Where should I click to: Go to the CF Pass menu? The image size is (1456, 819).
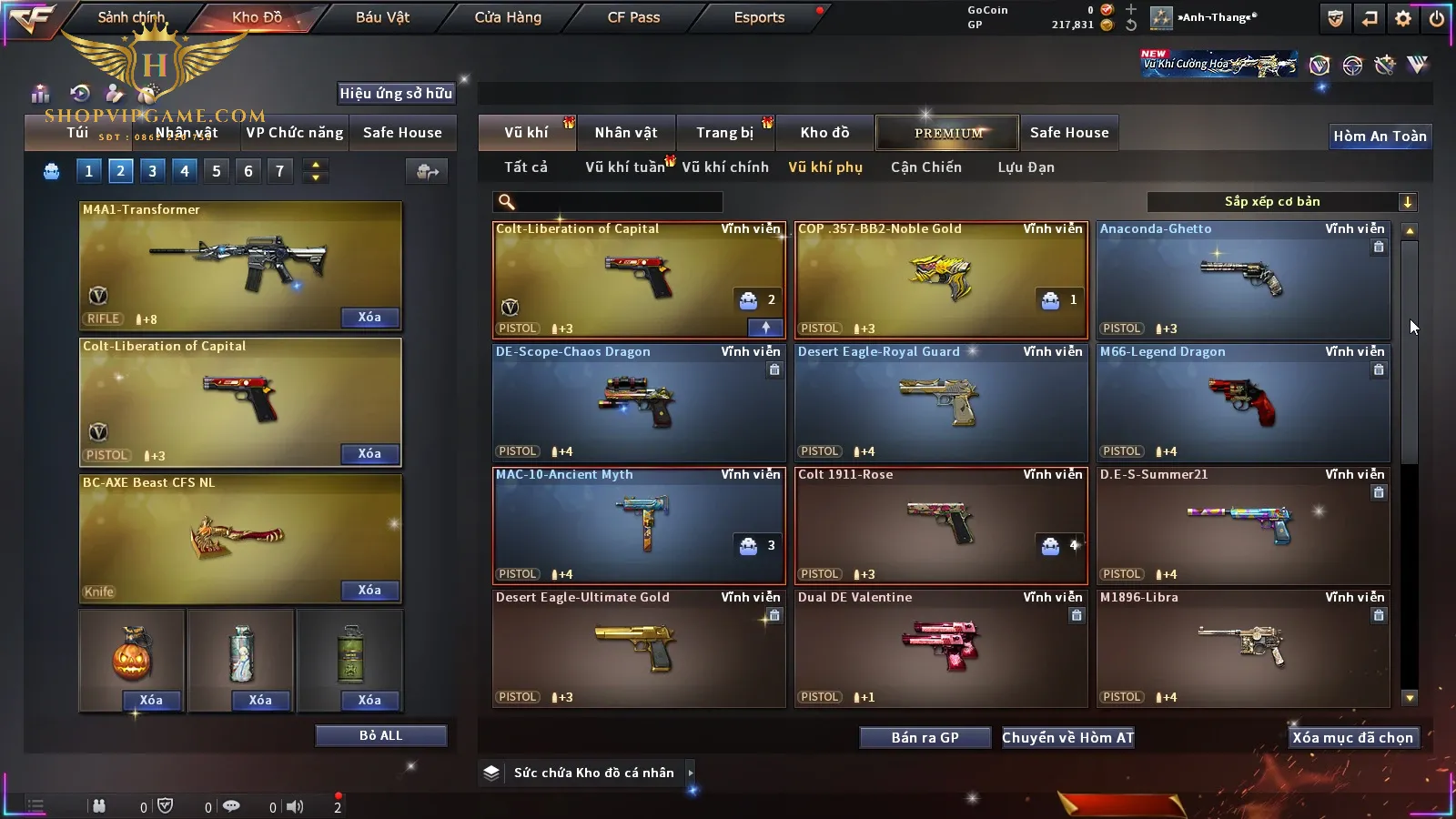(633, 17)
